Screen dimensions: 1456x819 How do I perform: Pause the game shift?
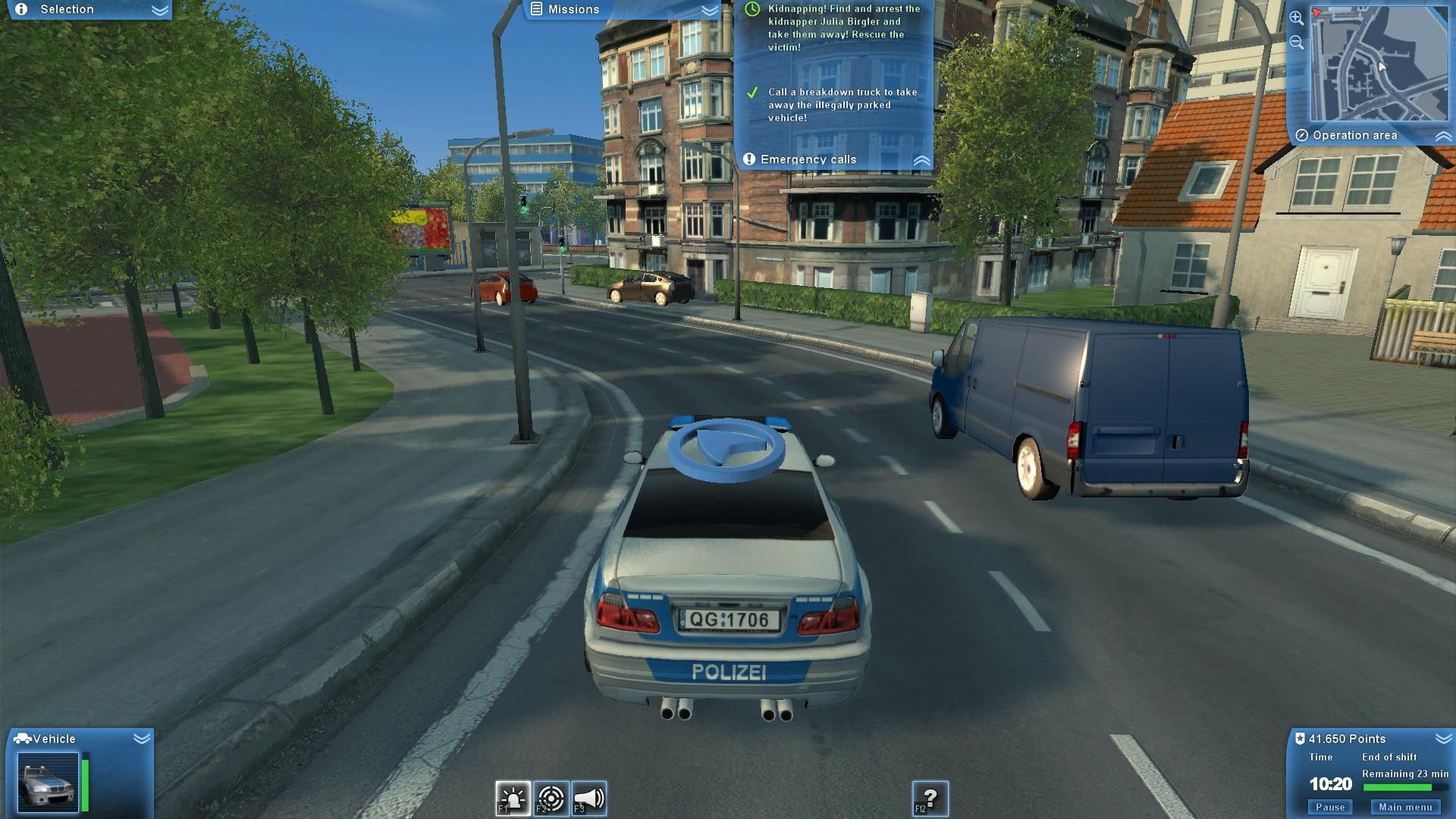[1330, 807]
